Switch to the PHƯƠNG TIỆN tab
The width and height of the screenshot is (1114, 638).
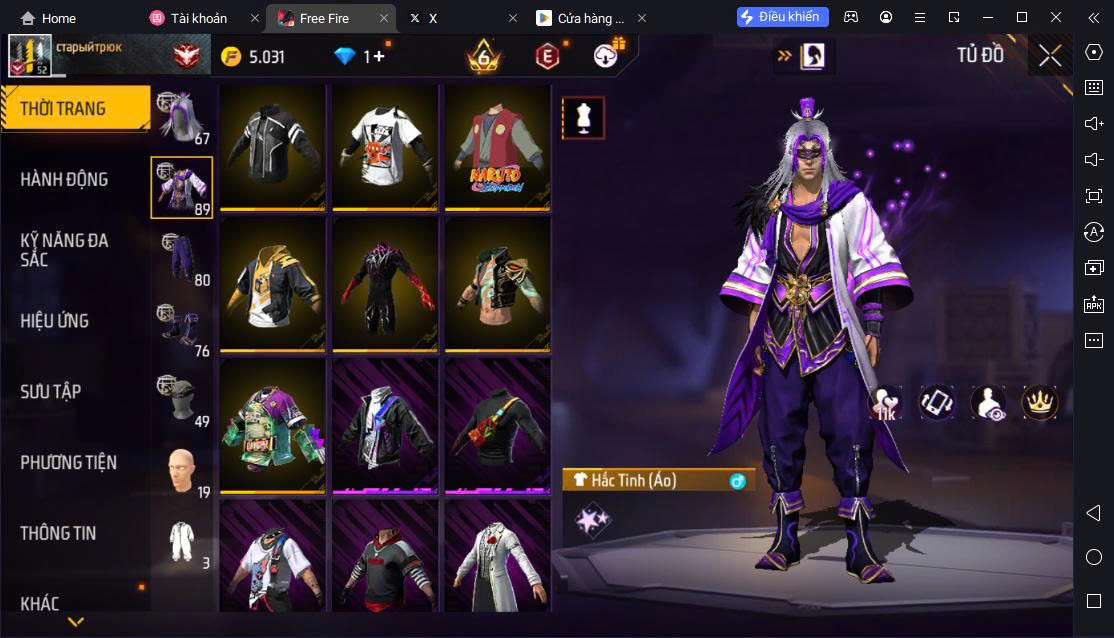tap(69, 463)
